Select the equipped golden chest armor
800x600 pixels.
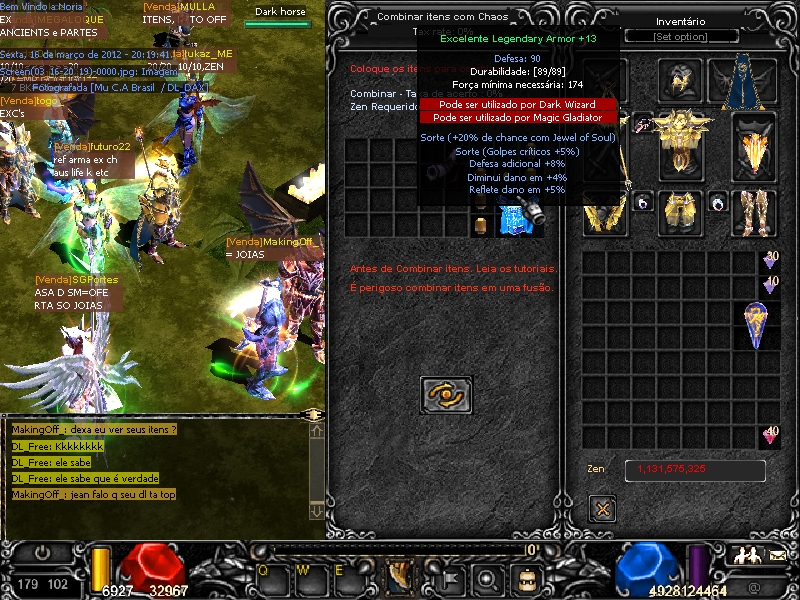(x=683, y=142)
